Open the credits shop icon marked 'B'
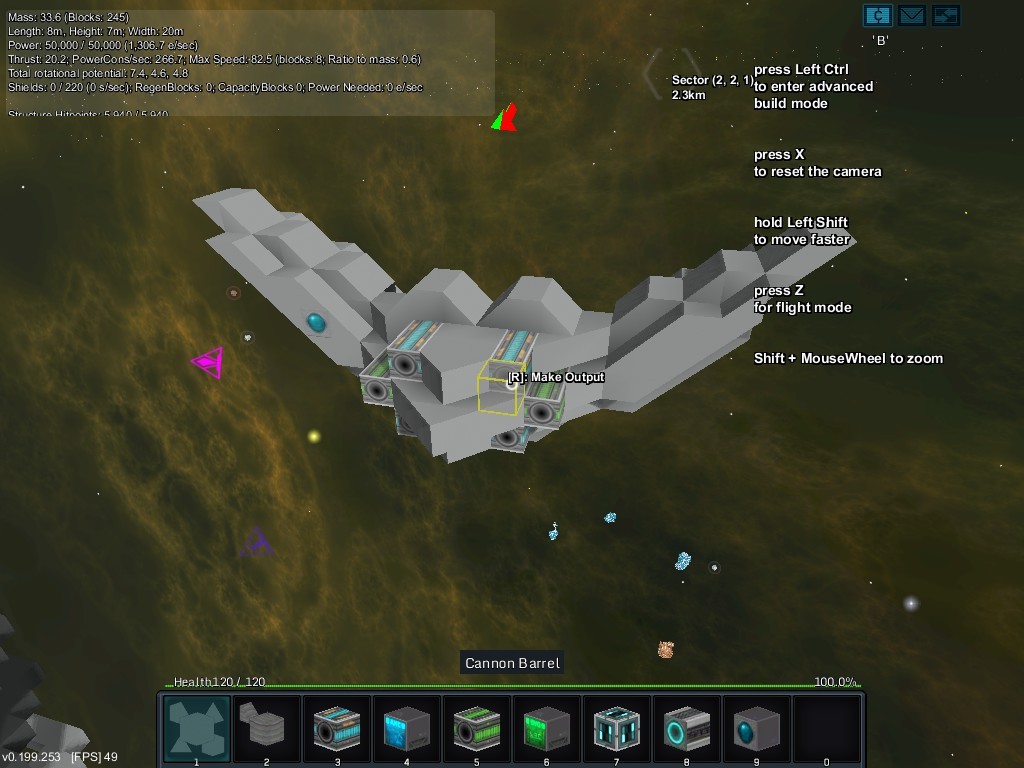 click(x=877, y=15)
